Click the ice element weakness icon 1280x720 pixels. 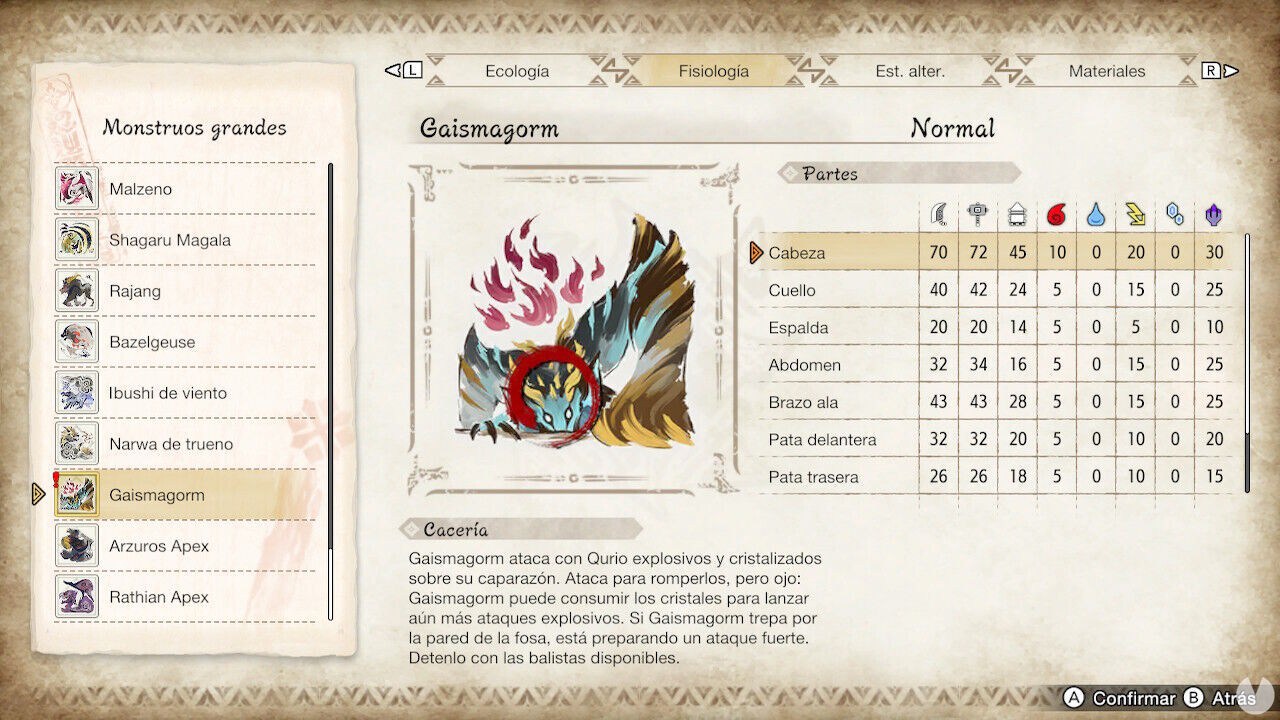[x=1175, y=213]
